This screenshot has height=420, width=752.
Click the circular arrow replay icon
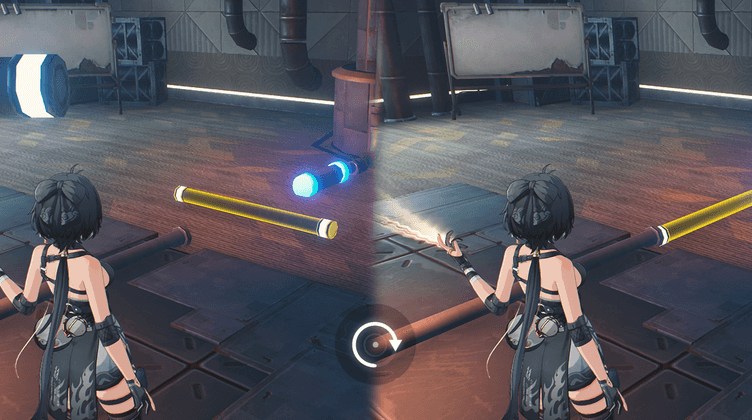[375, 345]
